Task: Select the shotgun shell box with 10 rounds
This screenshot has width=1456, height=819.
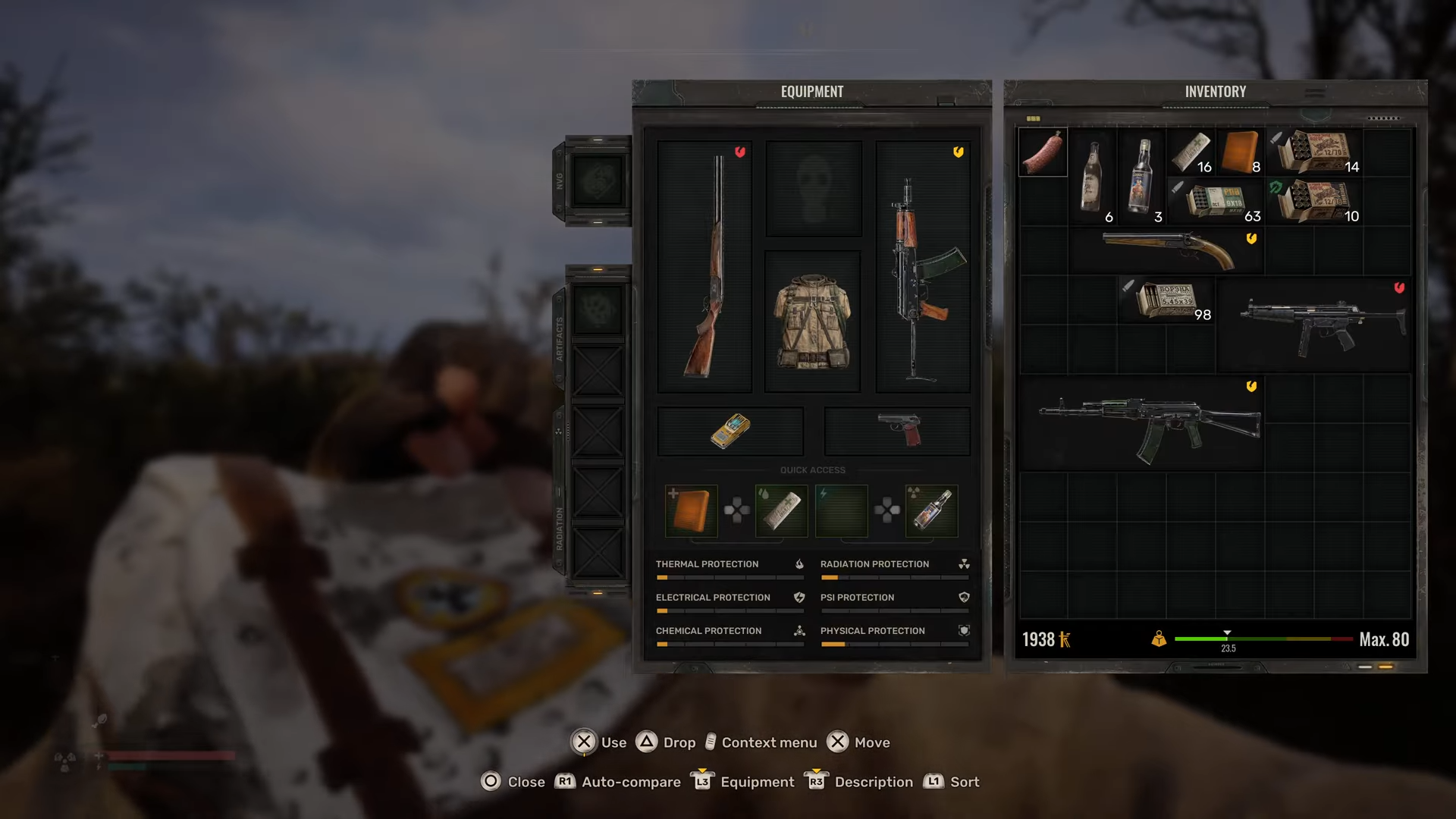Action: tap(1314, 202)
